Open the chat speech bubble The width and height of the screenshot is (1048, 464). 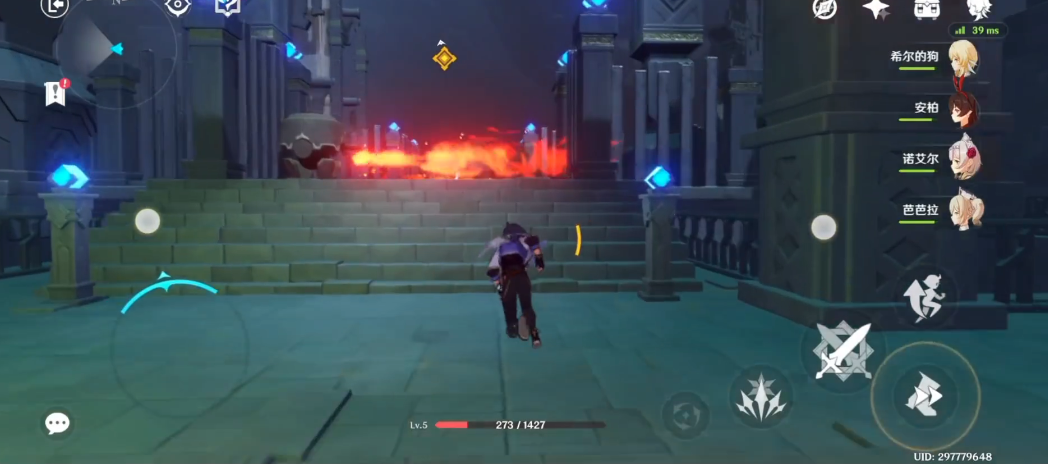pos(58,423)
